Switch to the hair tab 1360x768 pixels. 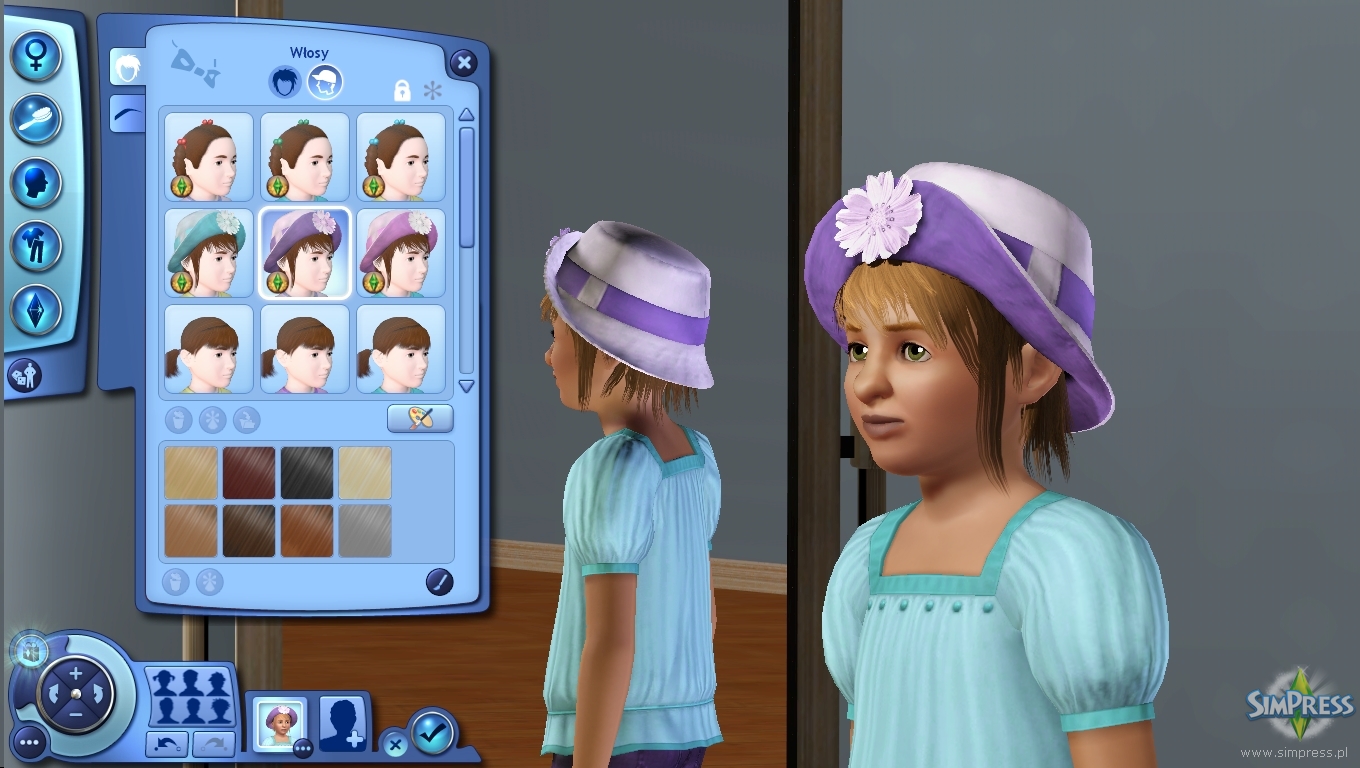click(x=284, y=82)
